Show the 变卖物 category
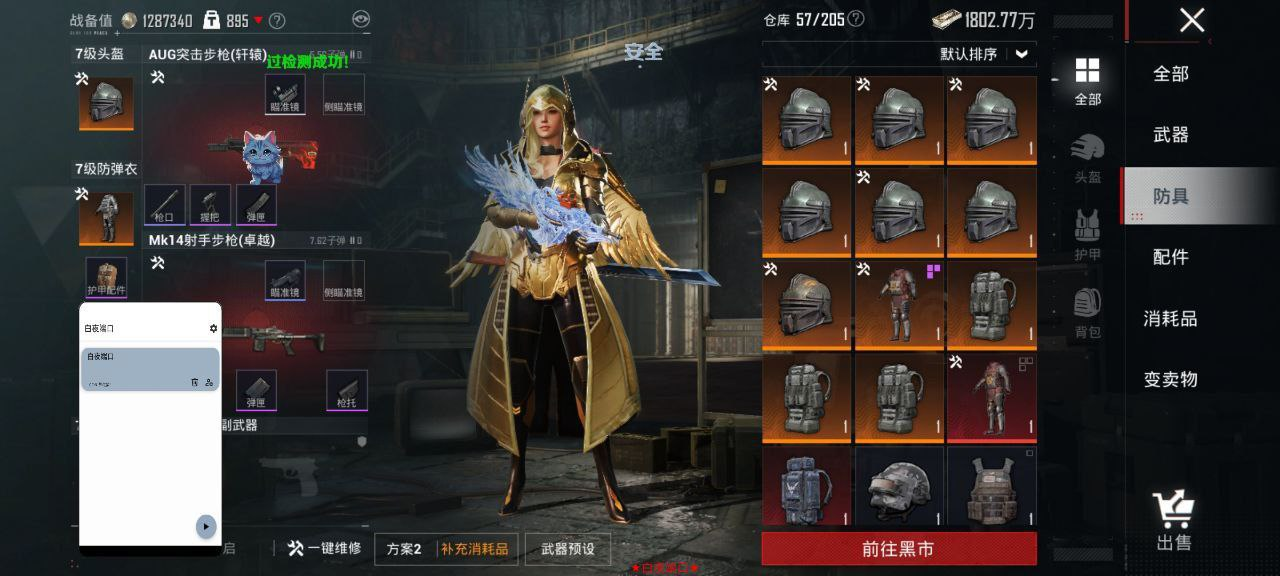The height and width of the screenshot is (576, 1280). coord(1170,379)
